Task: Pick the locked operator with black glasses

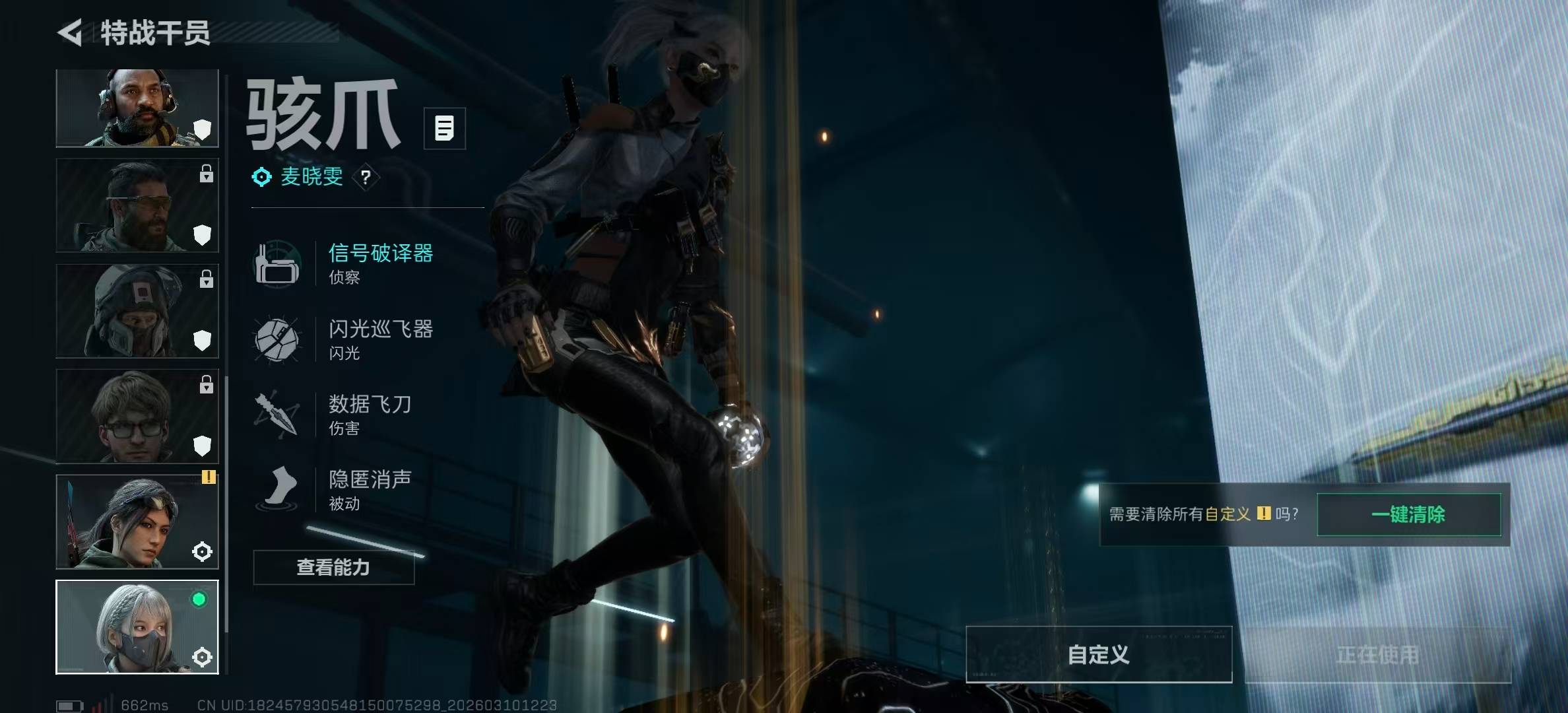Action: tap(137, 416)
